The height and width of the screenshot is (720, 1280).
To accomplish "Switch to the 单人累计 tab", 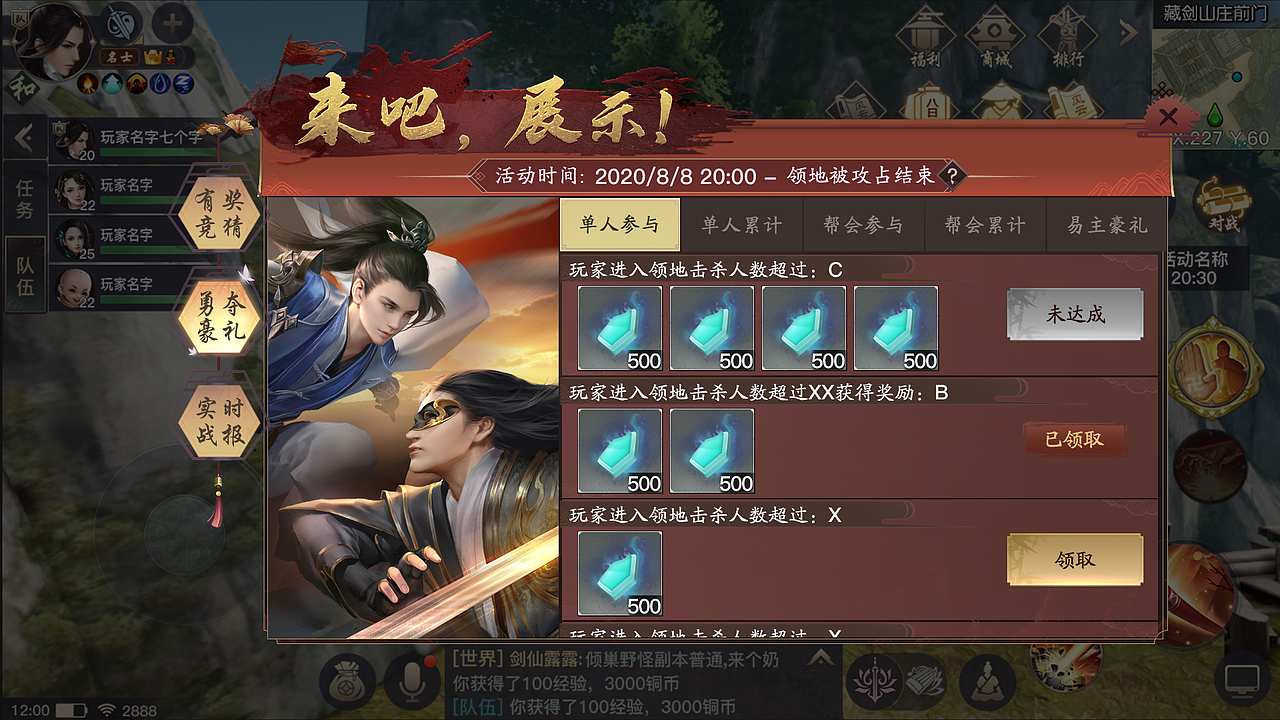I will (742, 225).
